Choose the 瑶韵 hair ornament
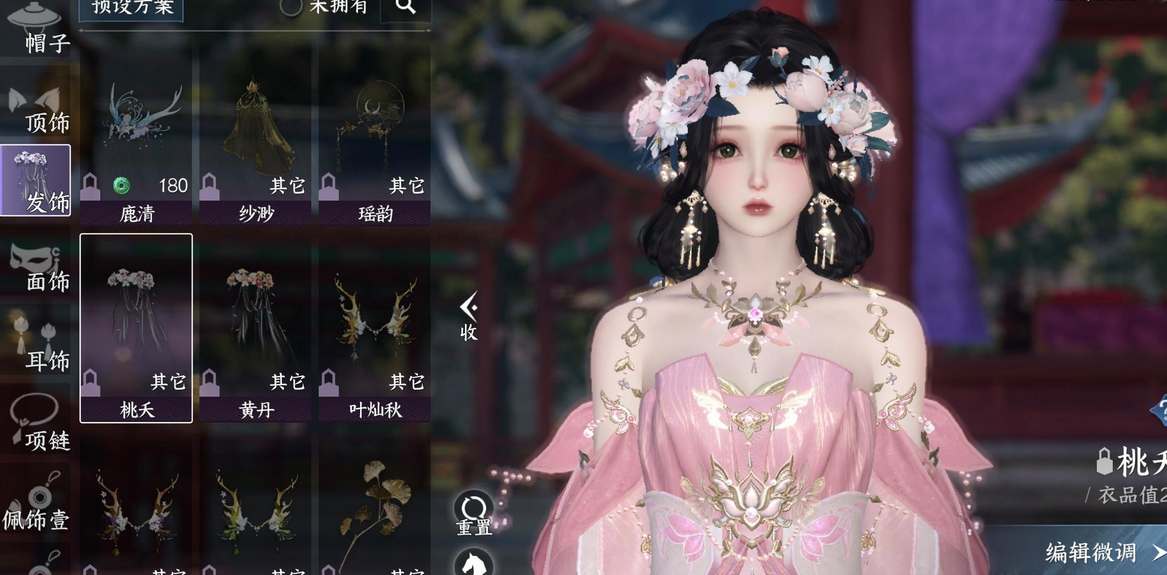 (375, 150)
